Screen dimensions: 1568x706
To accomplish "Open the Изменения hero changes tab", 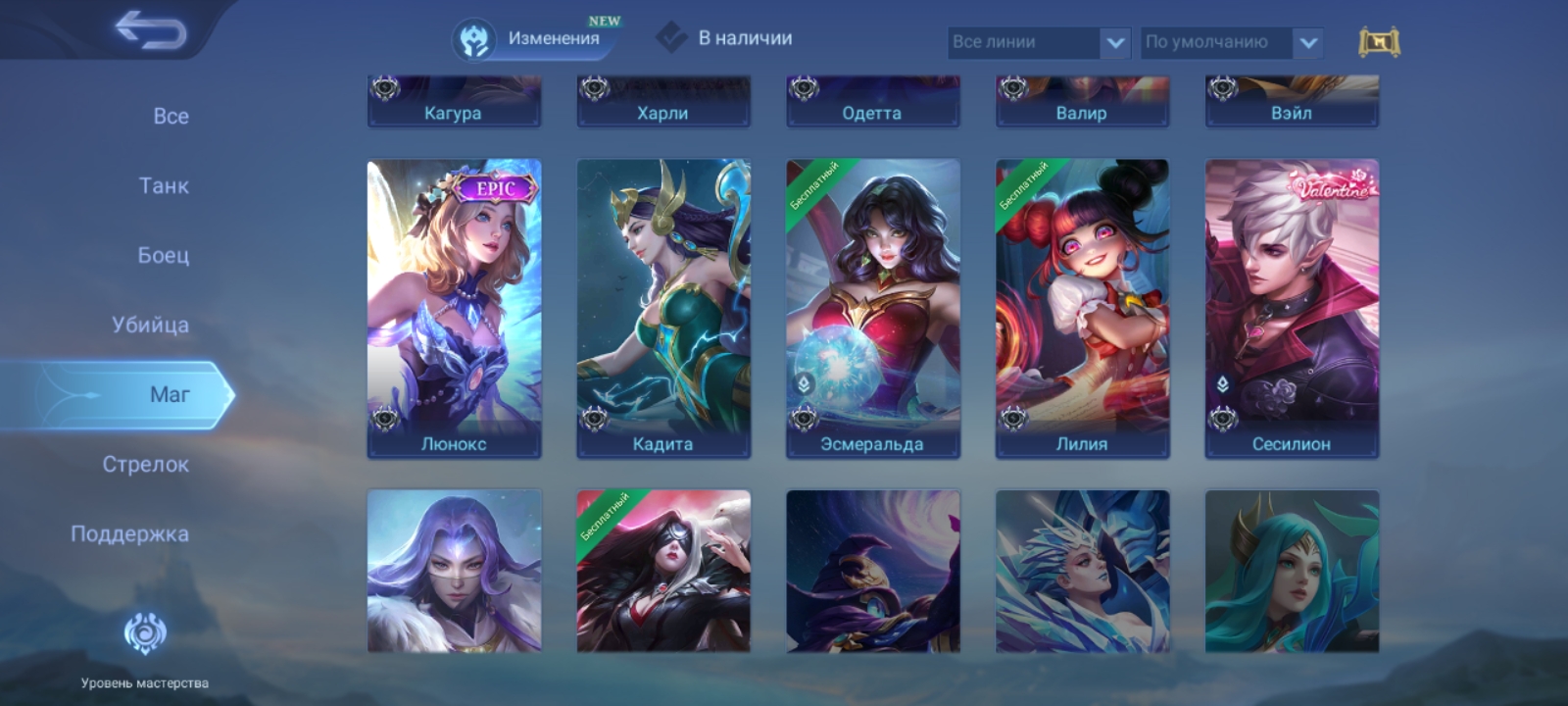I will (x=537, y=39).
